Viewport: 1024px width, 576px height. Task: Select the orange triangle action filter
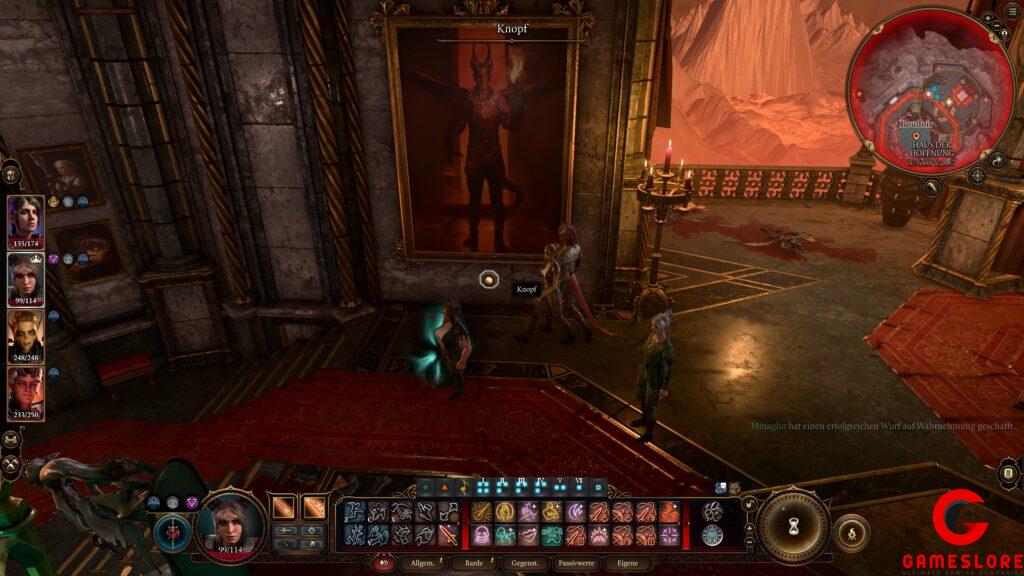(x=445, y=487)
